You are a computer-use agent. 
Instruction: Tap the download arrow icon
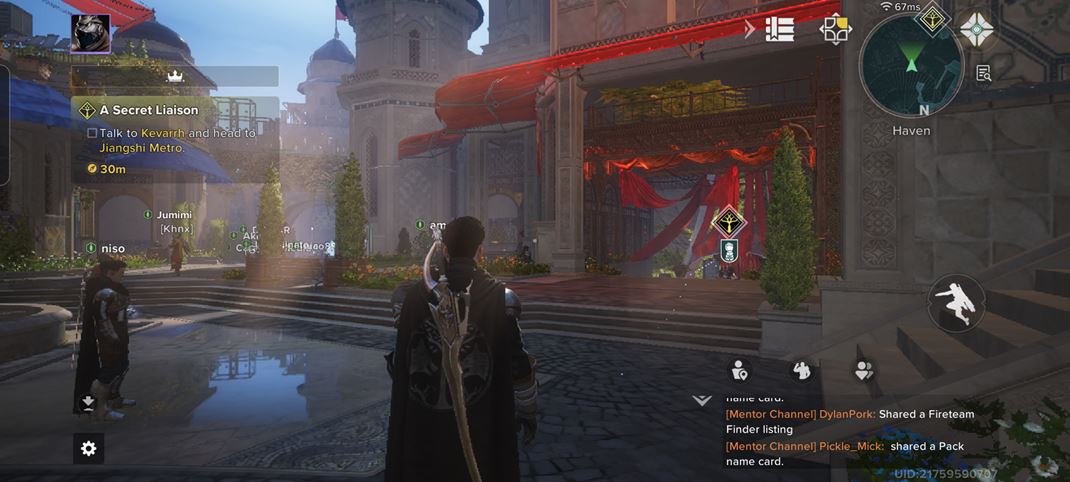88,403
